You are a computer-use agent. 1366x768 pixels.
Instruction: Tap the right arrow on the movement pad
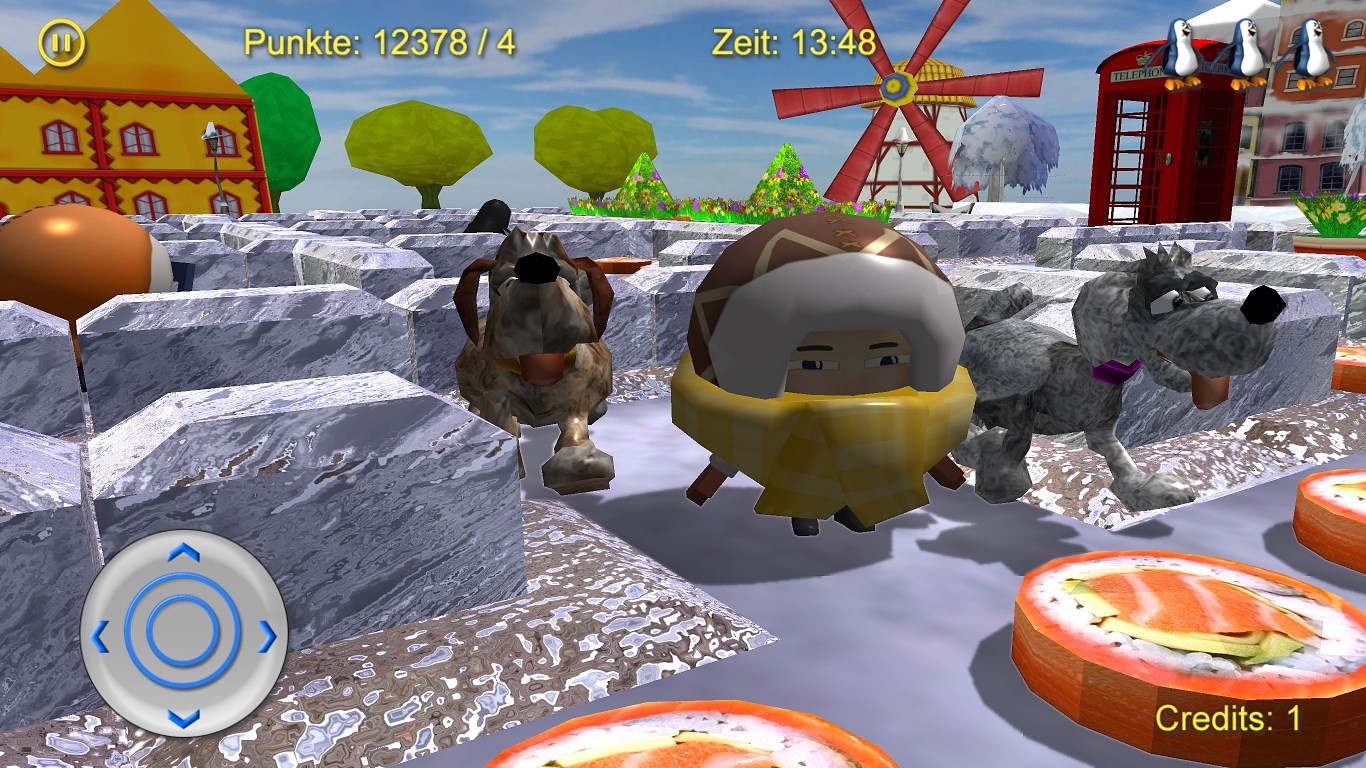click(x=267, y=635)
